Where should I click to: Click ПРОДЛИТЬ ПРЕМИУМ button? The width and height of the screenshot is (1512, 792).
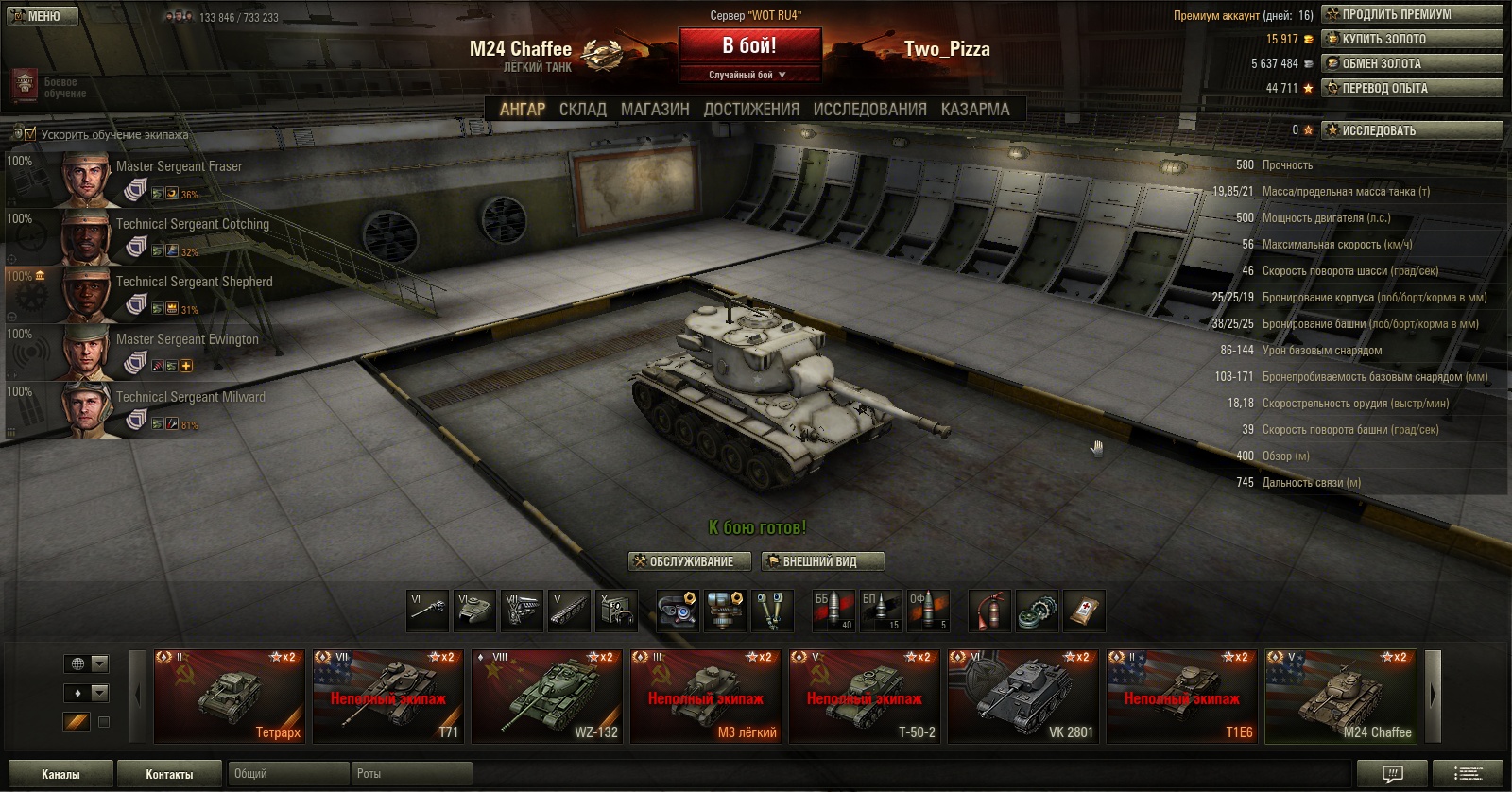click(1412, 14)
